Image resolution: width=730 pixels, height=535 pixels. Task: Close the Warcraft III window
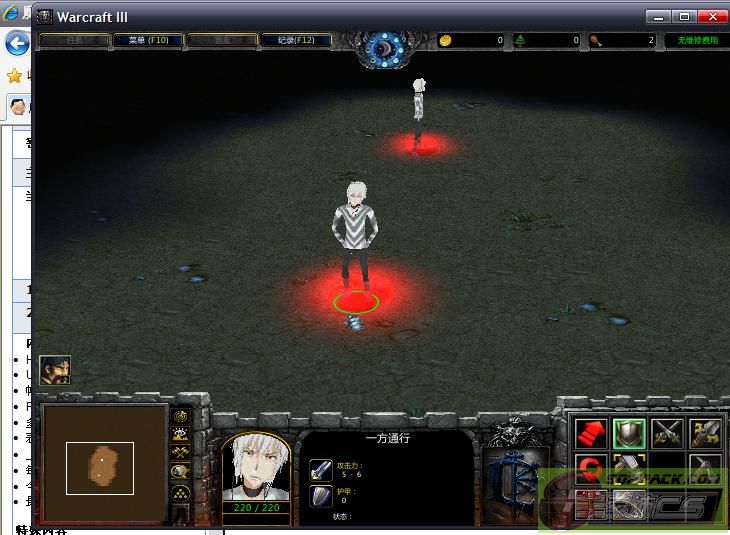[712, 16]
